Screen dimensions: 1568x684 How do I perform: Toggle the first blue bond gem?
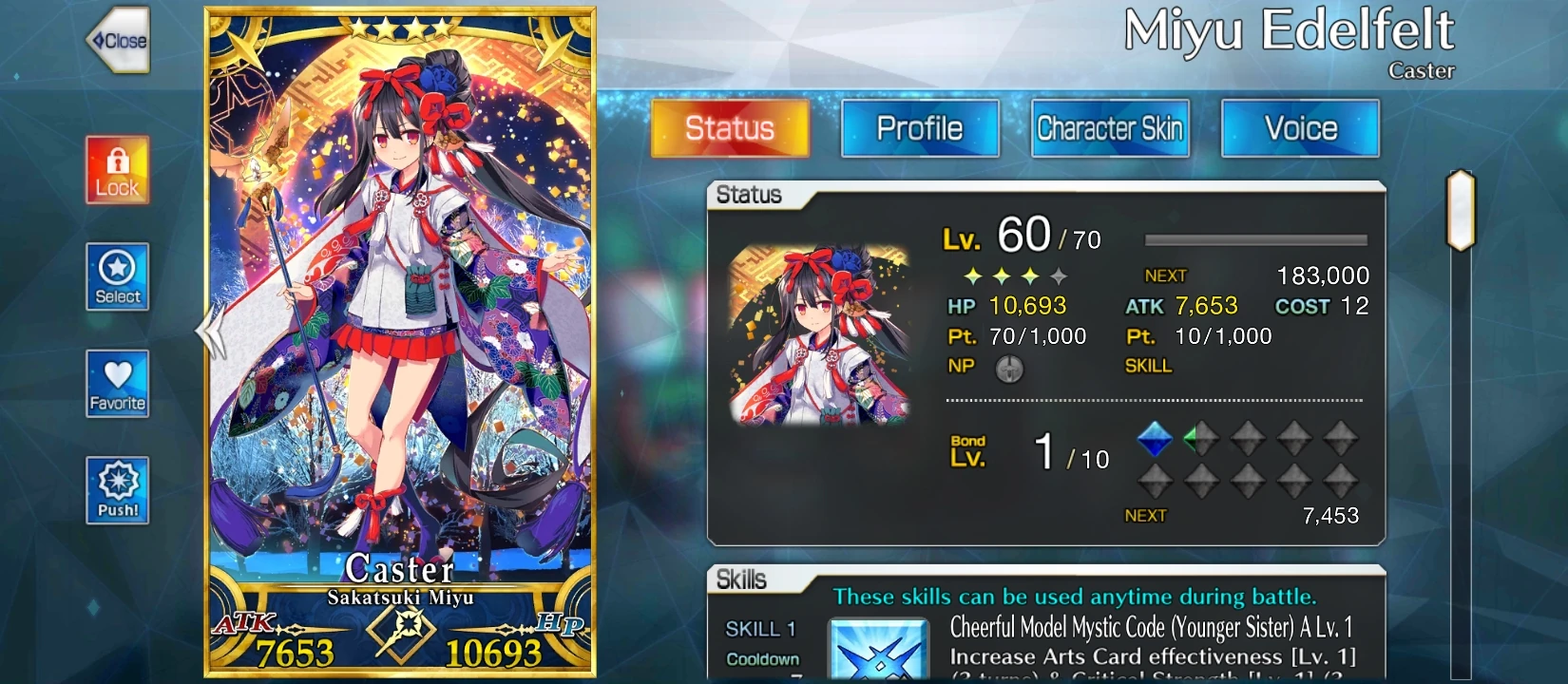pyautogui.click(x=1156, y=437)
